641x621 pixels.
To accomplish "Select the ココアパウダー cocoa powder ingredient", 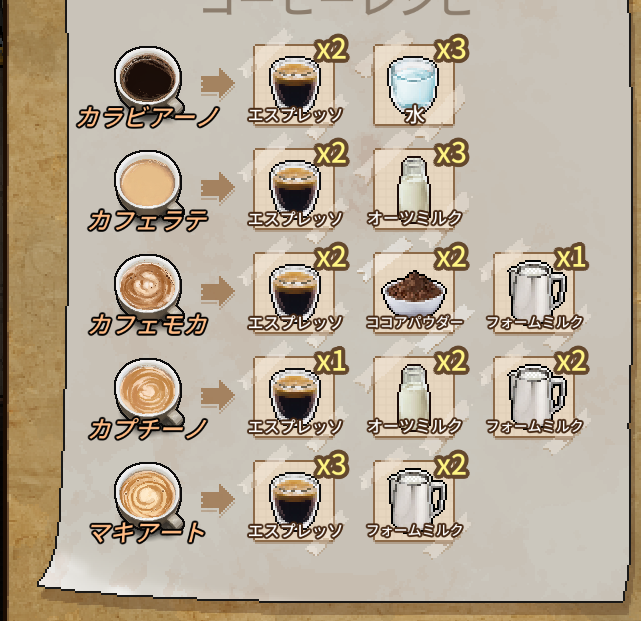I will tap(413, 291).
